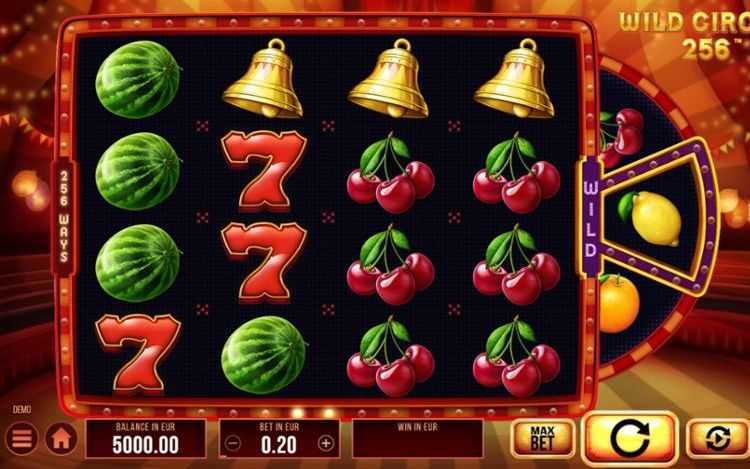Spin the reels
Image resolution: width=750 pixels, height=469 pixels.
(x=629, y=438)
